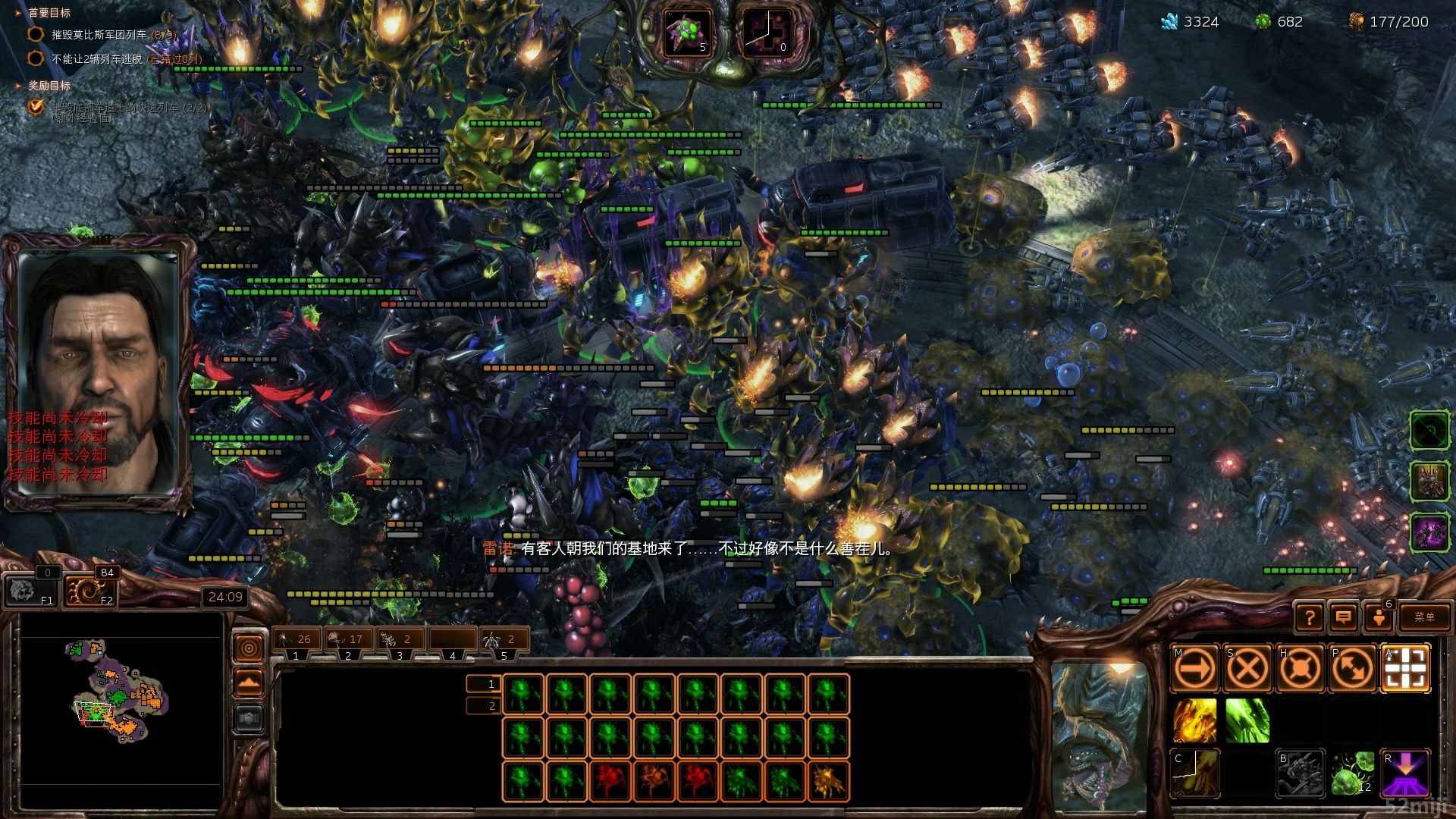Select control group 1 with 26 units
This screenshot has height=819, width=1456.
296,639
